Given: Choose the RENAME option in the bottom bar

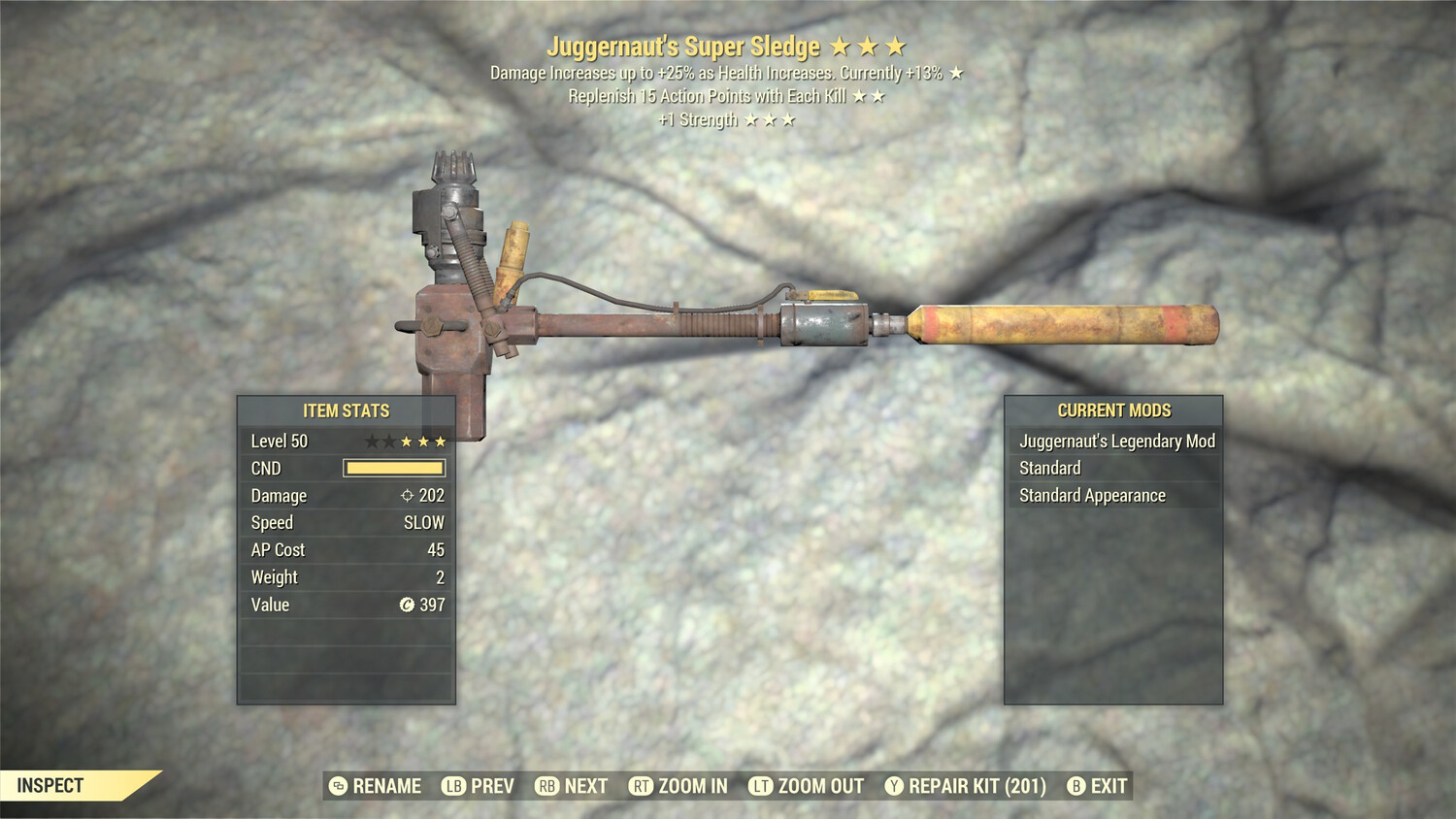Looking at the screenshot, I should pos(376,786).
